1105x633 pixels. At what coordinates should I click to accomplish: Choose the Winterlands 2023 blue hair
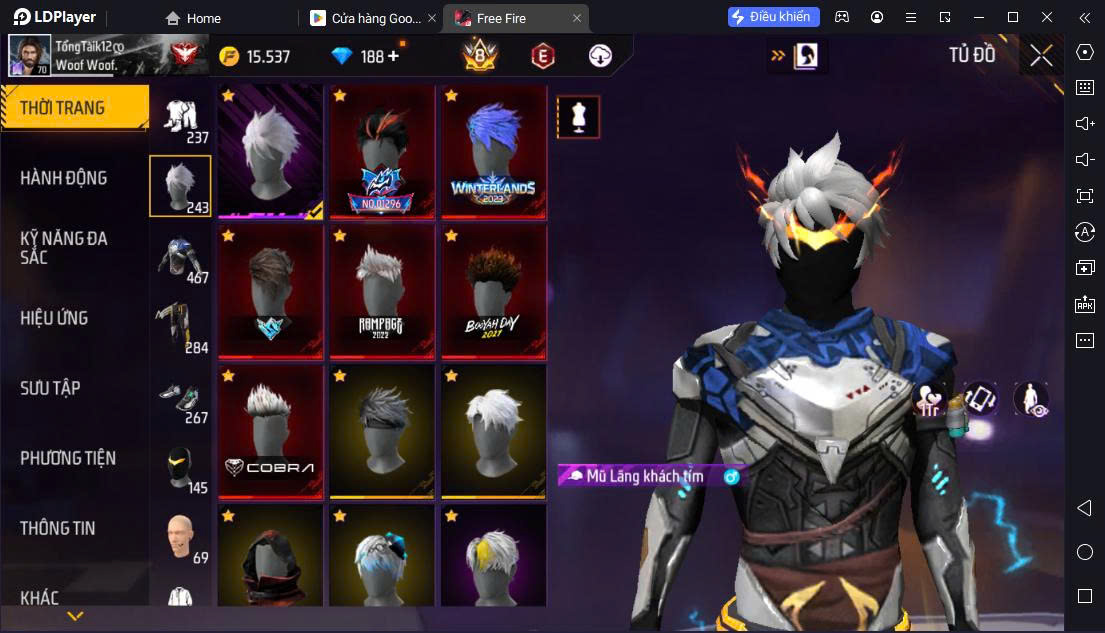493,152
